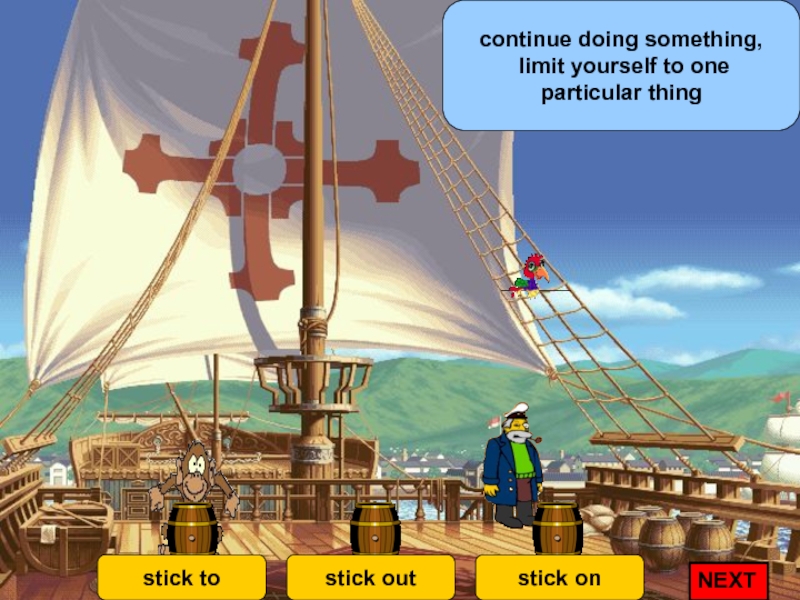Screen dimensions: 800x600
Task: Choose the "stick to" answer
Action: [181, 578]
